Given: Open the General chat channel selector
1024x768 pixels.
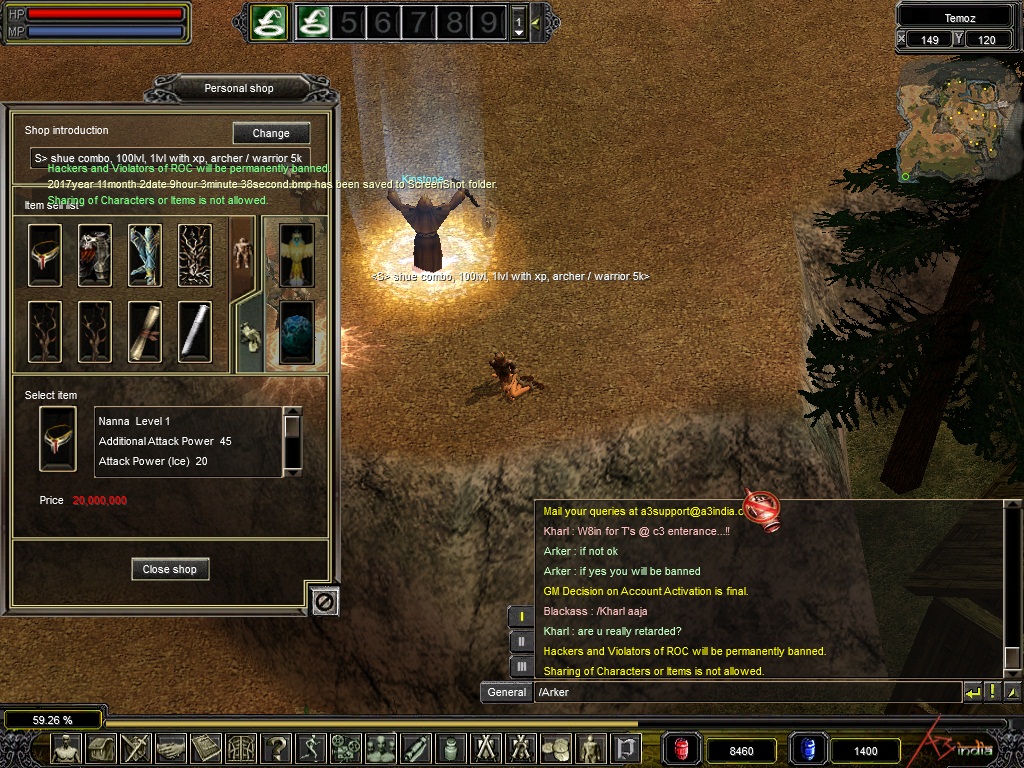Looking at the screenshot, I should coord(506,692).
